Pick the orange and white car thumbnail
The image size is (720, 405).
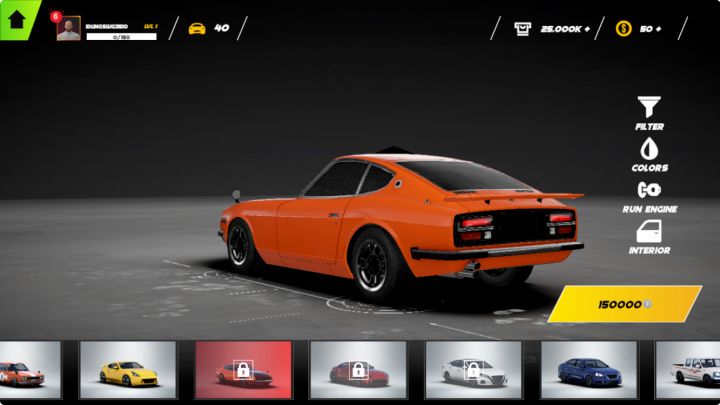coord(28,370)
